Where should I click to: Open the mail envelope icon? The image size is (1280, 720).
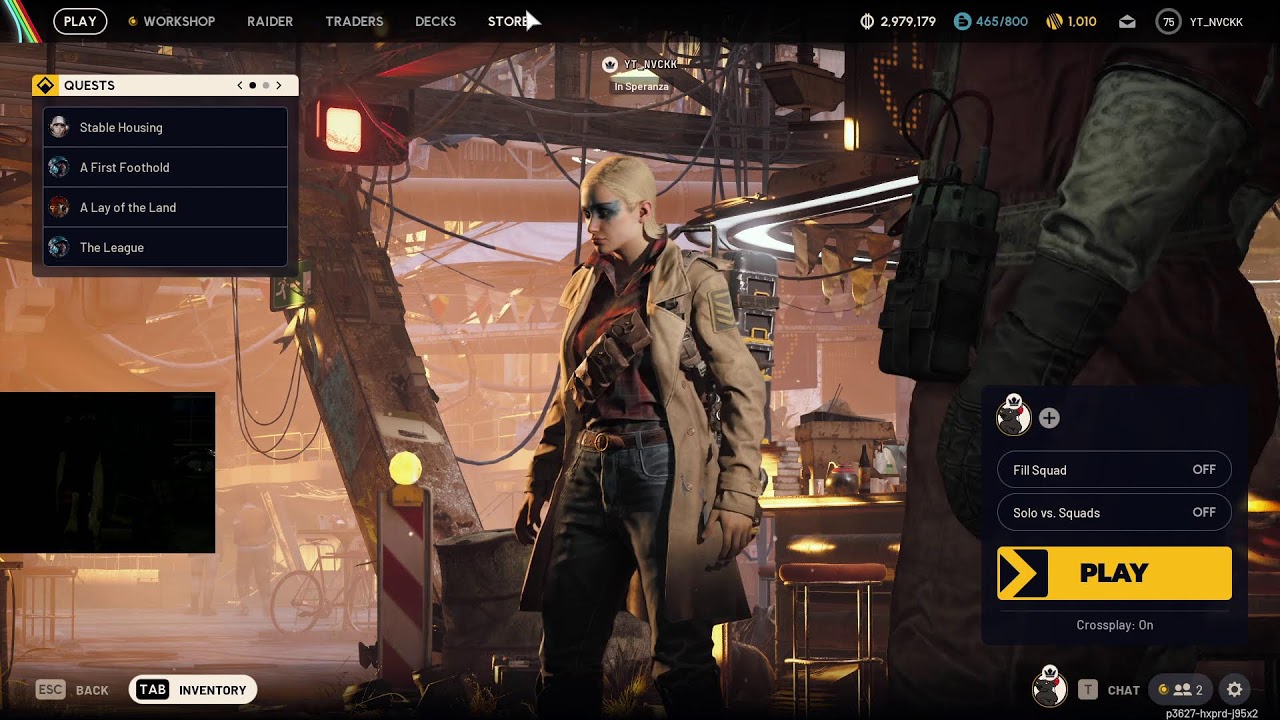(1127, 22)
